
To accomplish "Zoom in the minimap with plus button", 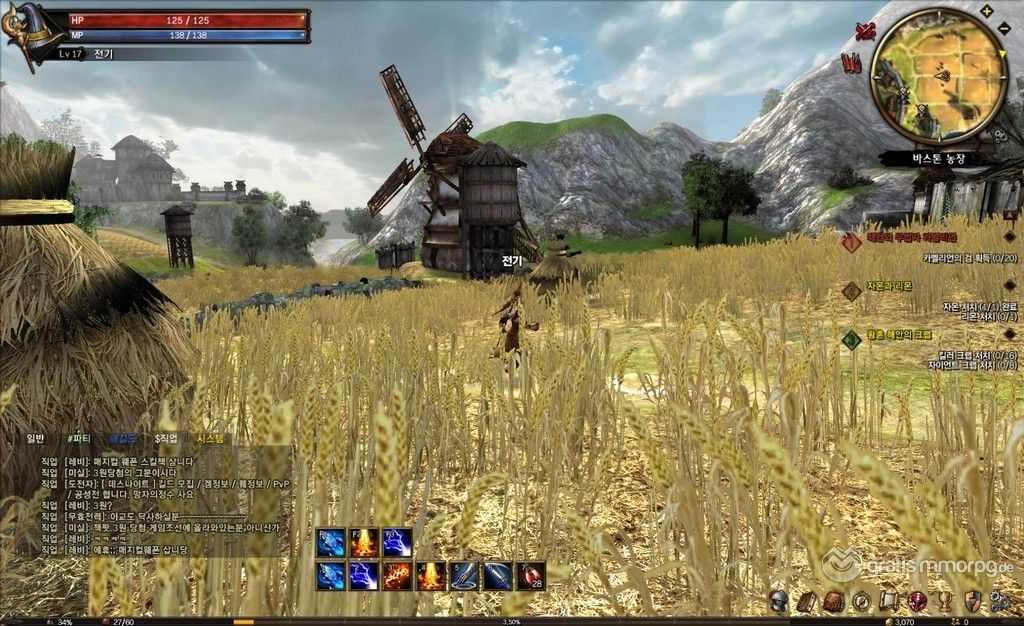I will pyautogui.click(x=987, y=11).
